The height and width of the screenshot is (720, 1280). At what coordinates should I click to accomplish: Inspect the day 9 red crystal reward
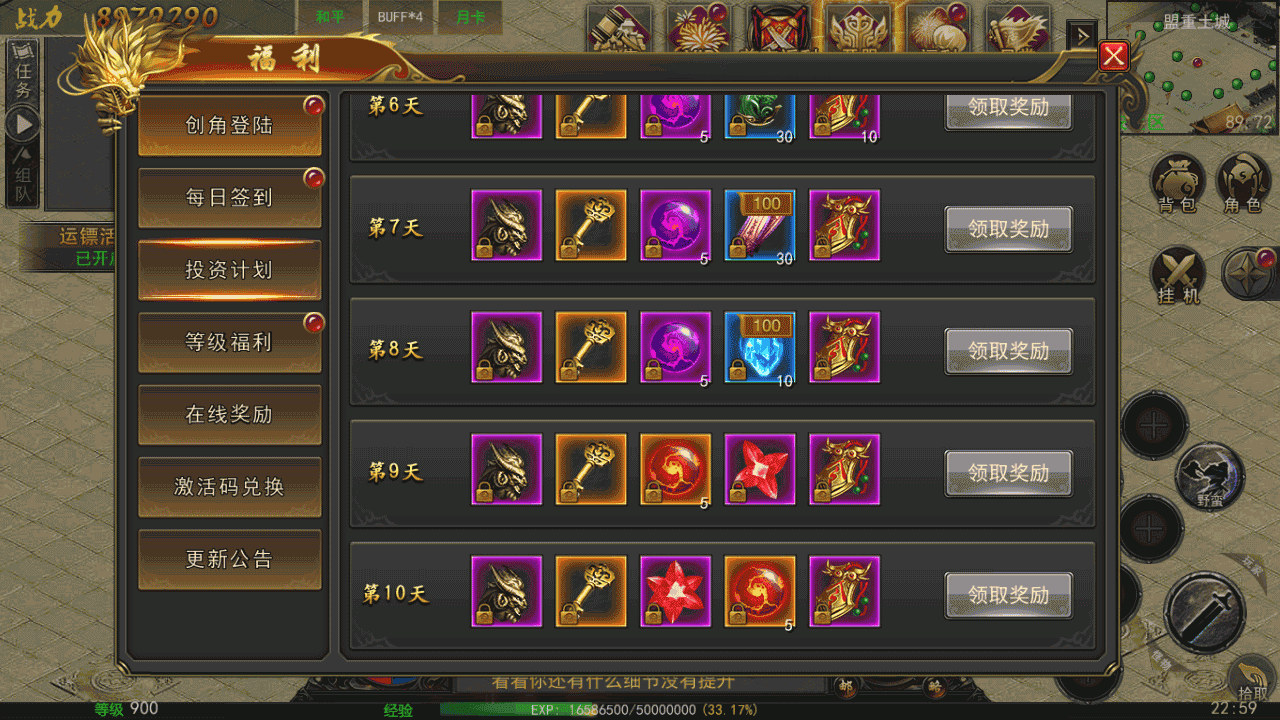click(760, 470)
